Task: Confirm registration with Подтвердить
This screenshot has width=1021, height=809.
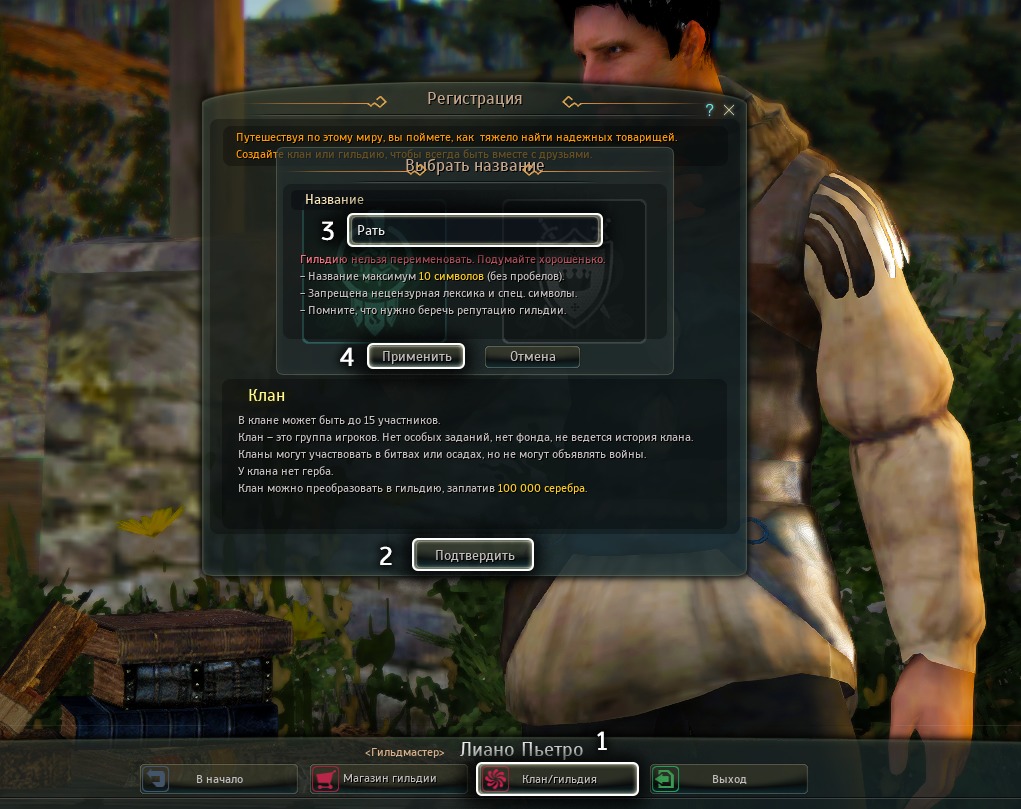Action: coord(474,555)
